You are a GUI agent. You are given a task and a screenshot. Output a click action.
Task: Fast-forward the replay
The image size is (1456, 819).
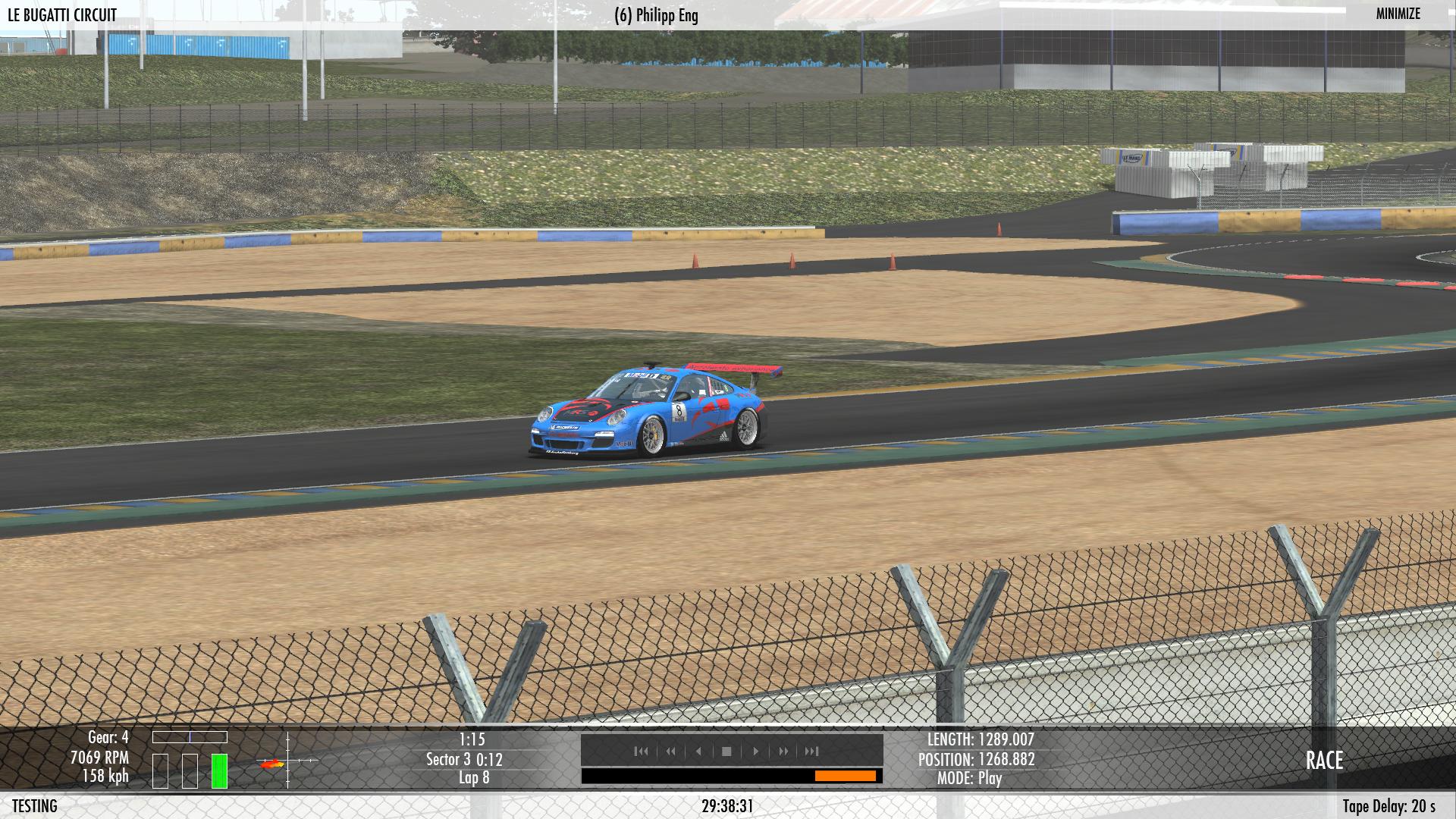[783, 752]
